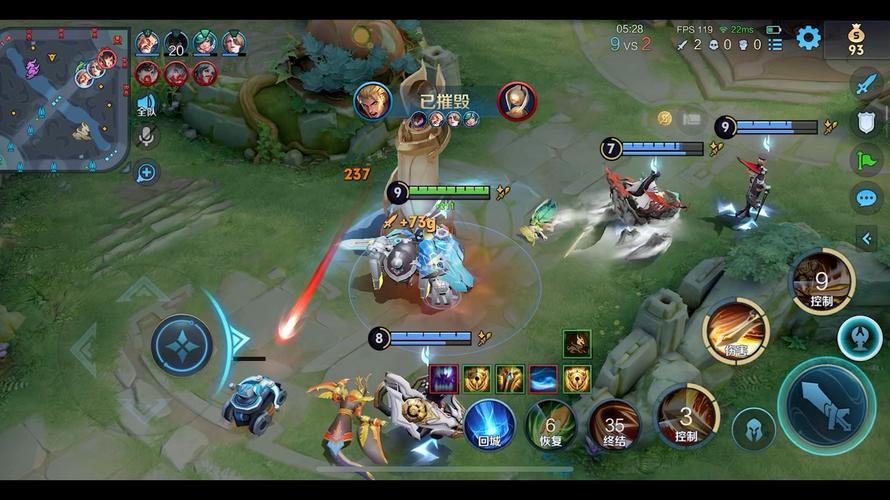
Task: Toggle the muted microphone button
Action: click(146, 136)
